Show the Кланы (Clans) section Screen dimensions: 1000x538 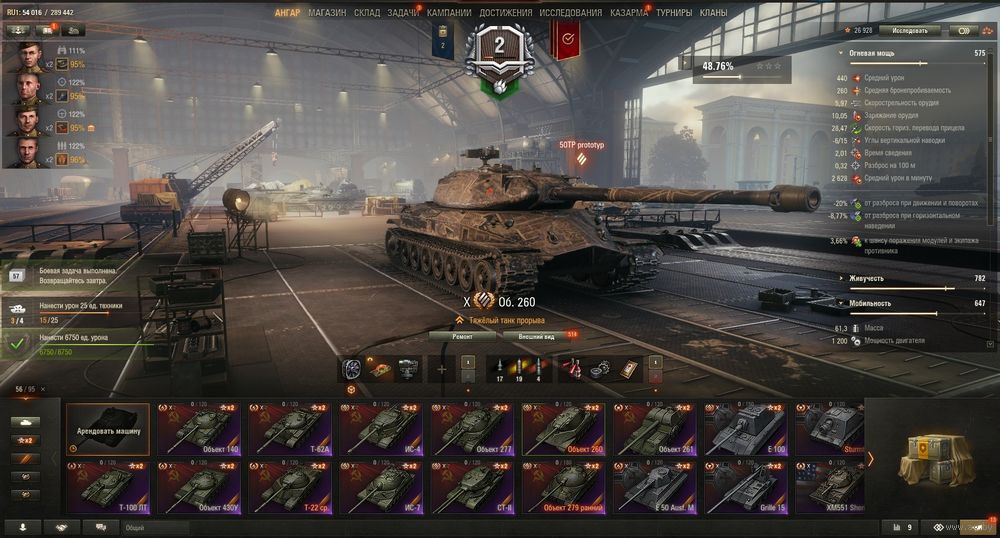point(713,13)
